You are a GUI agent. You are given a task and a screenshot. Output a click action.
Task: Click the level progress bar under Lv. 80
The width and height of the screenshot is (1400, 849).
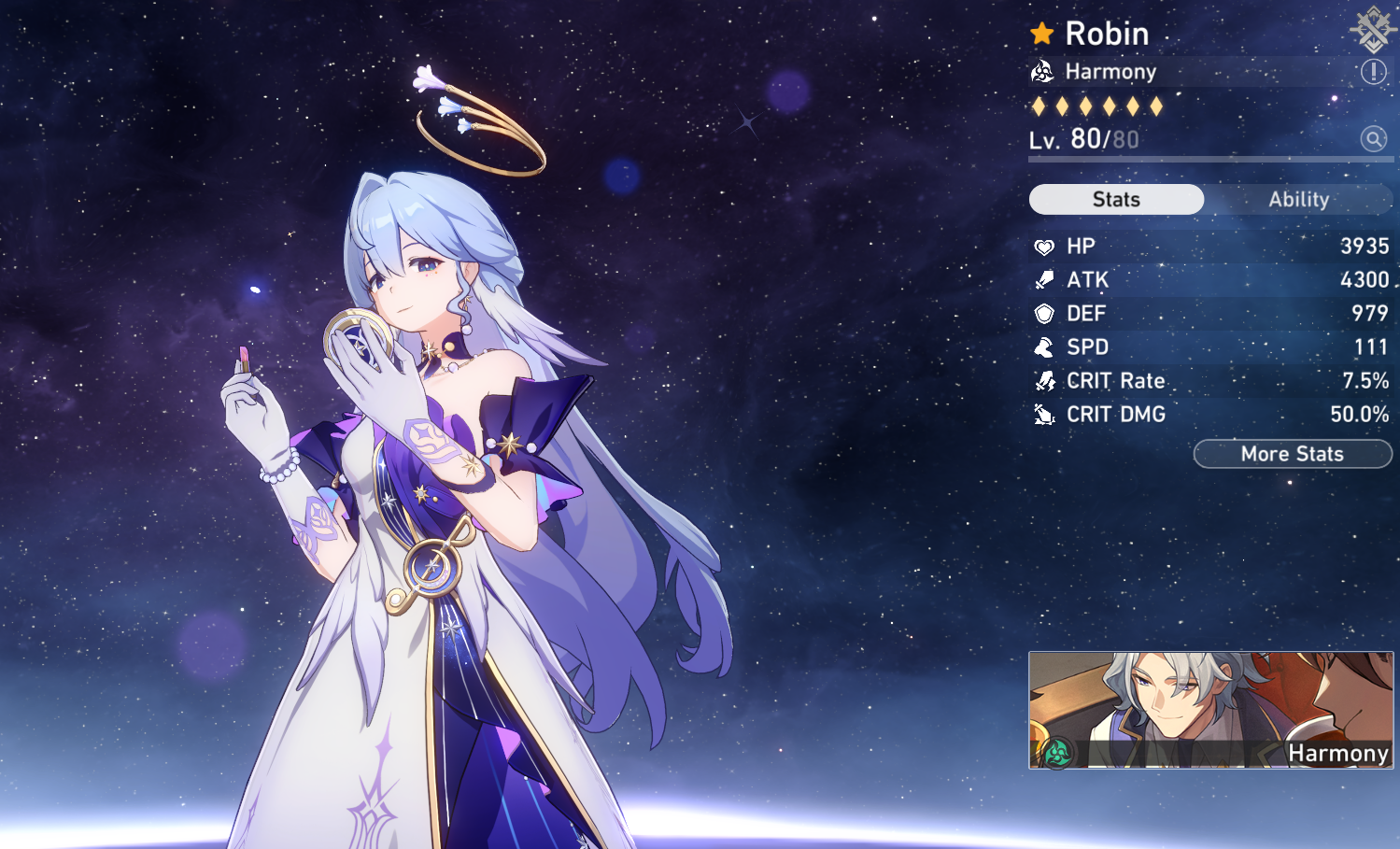1211,159
